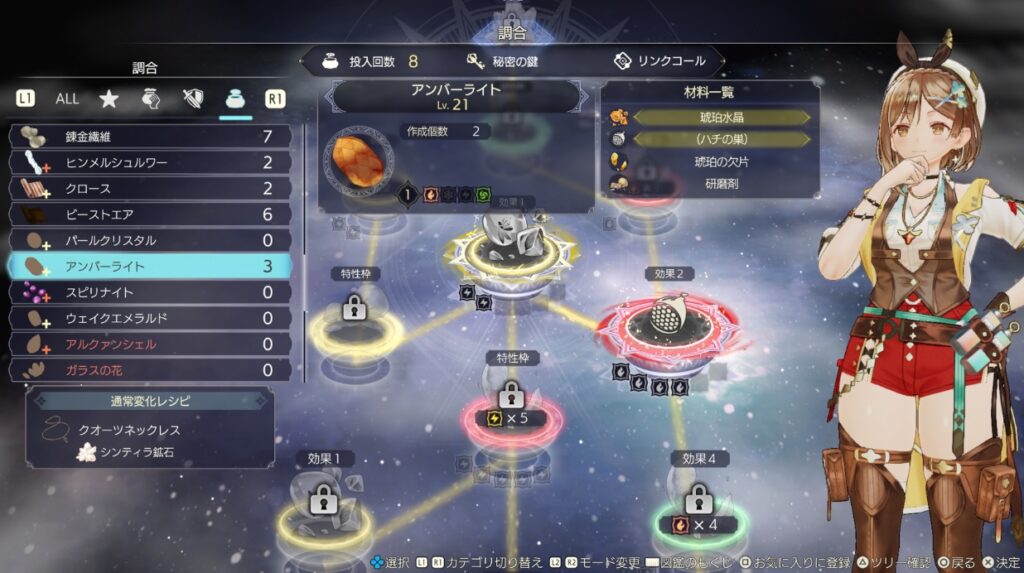Image resolution: width=1024 pixels, height=573 pixels.
Task: Select the パールクリスタル recipe row
Action: pyautogui.click(x=150, y=240)
